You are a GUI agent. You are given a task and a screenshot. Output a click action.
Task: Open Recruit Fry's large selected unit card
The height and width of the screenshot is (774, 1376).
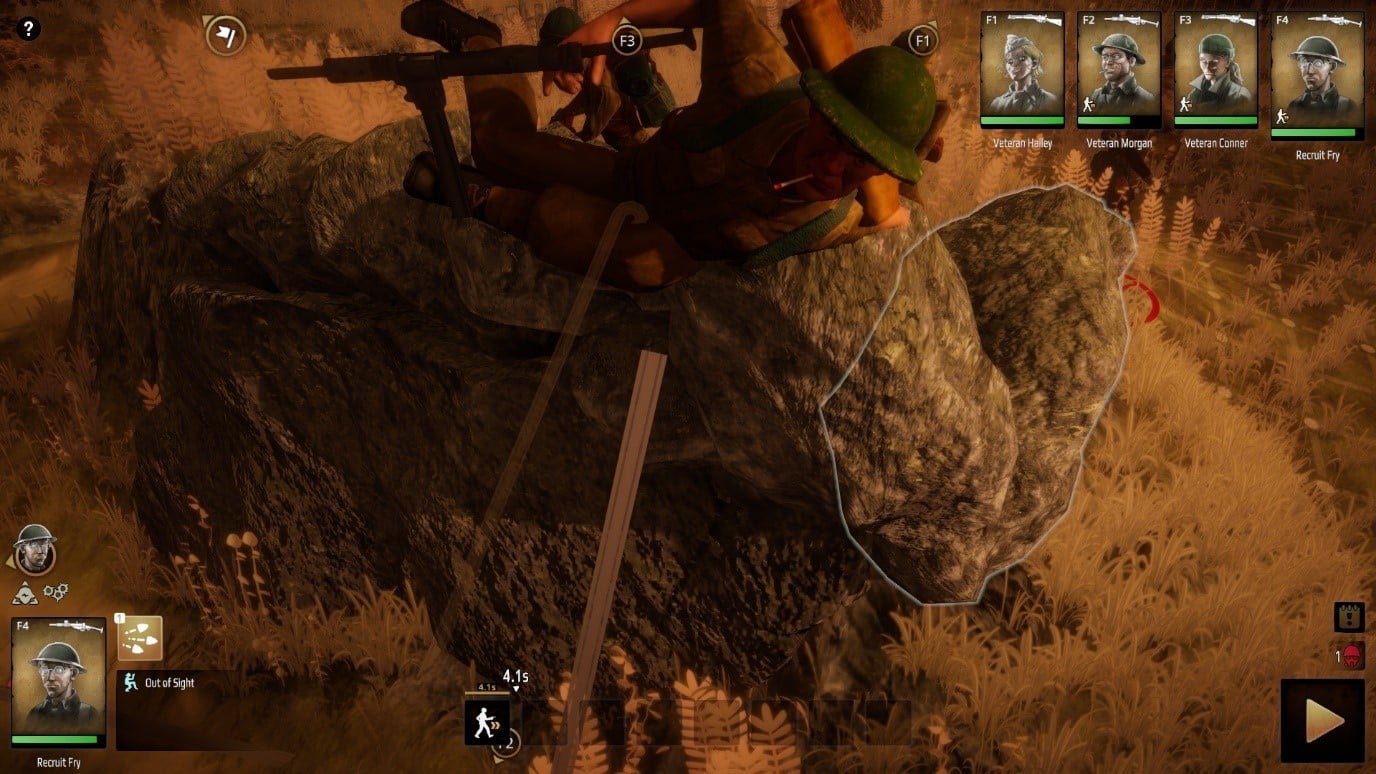(59, 683)
